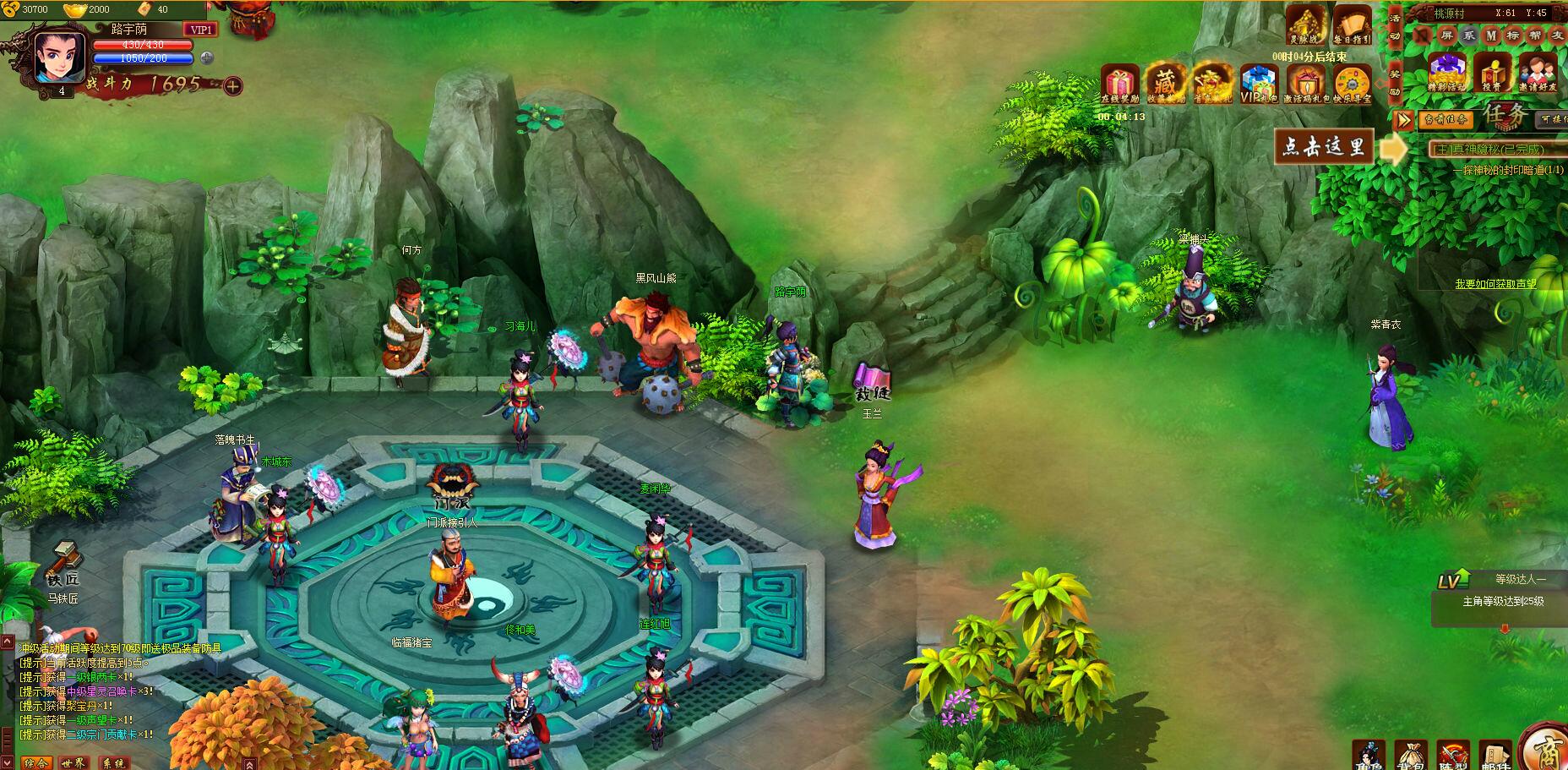Open the 阵型 formation menu
This screenshot has width=1568, height=770.
pos(1452,755)
